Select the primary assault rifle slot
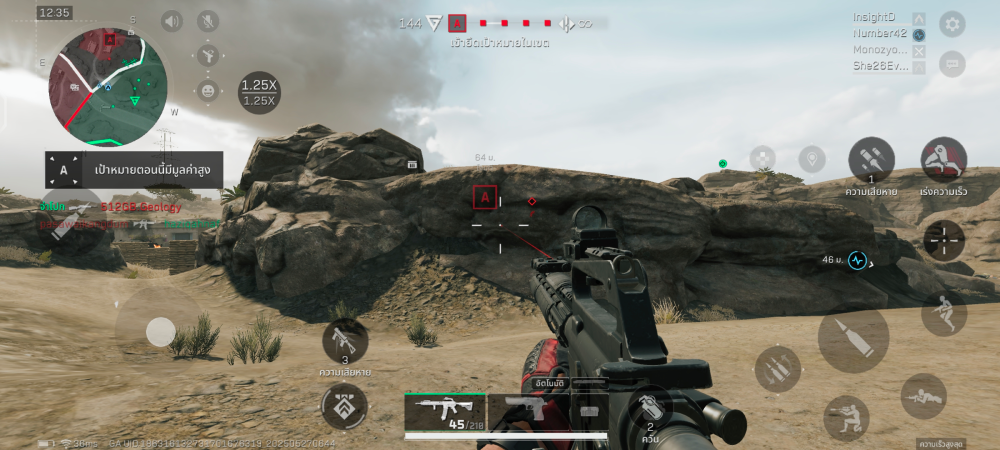1000x450 pixels. [445, 411]
